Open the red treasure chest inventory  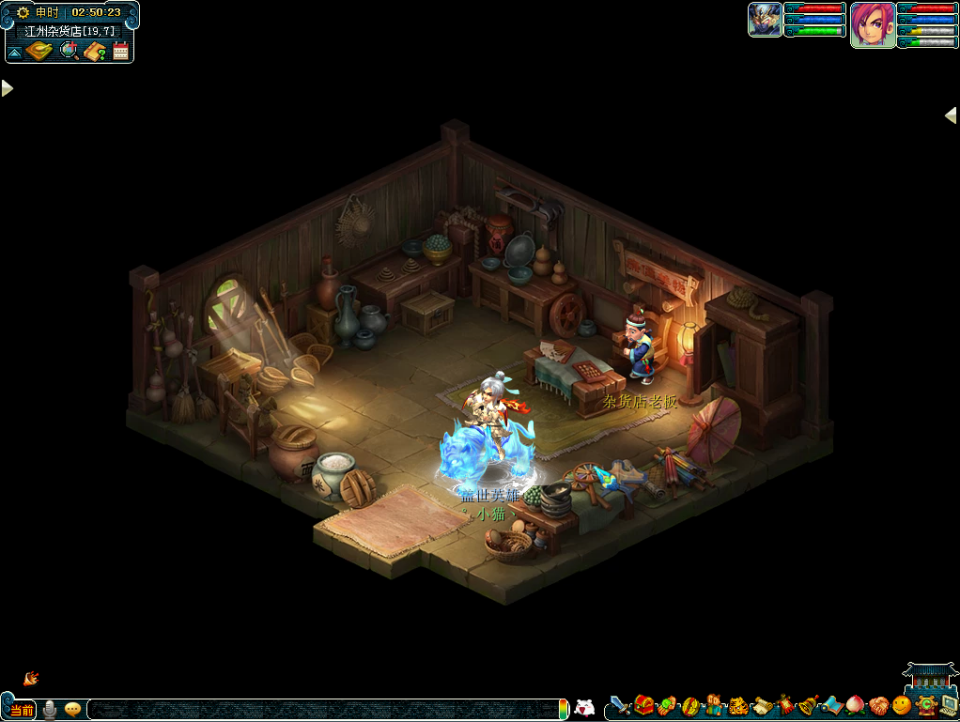click(x=644, y=706)
